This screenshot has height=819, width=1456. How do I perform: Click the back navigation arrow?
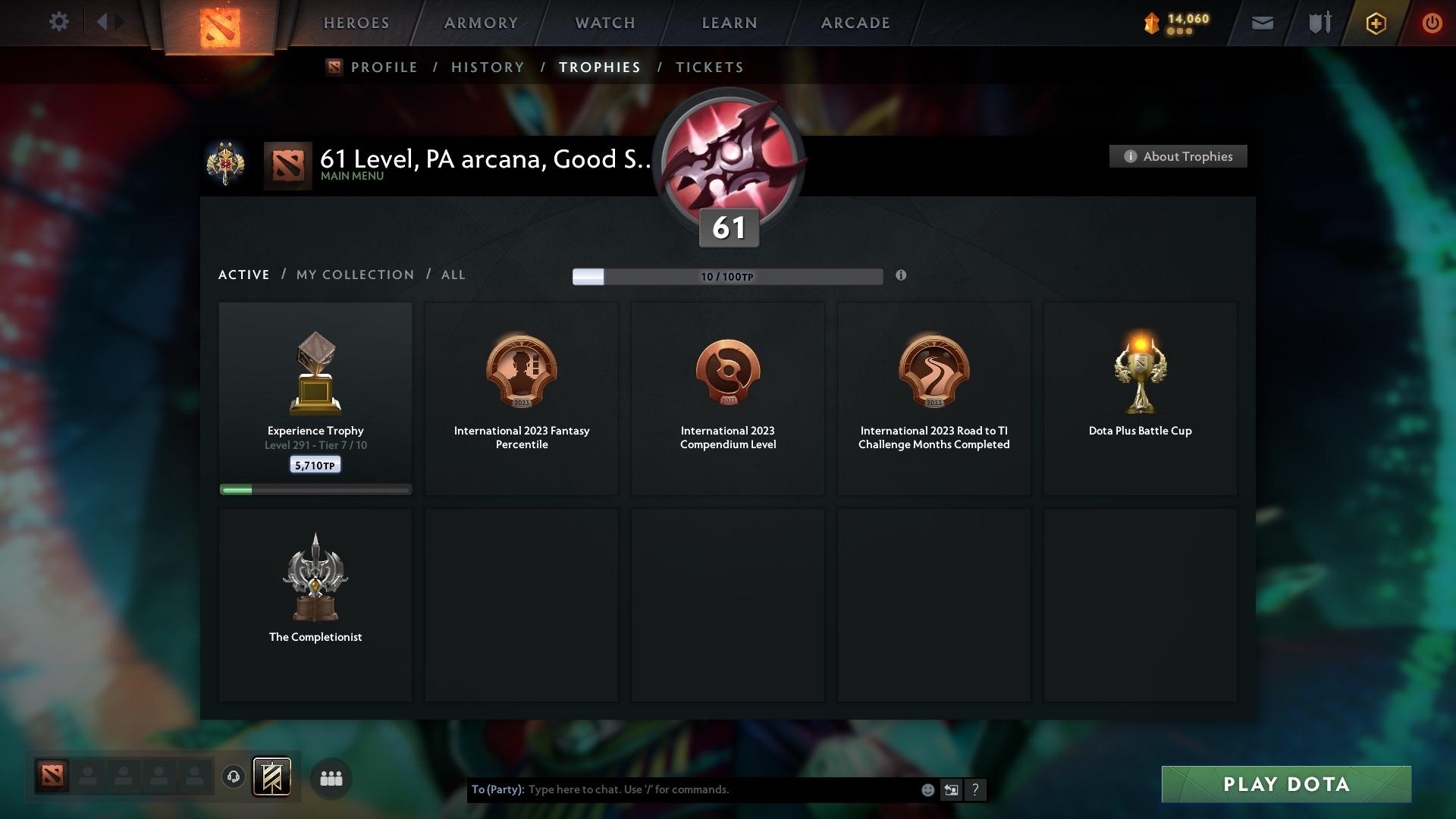pos(106,22)
